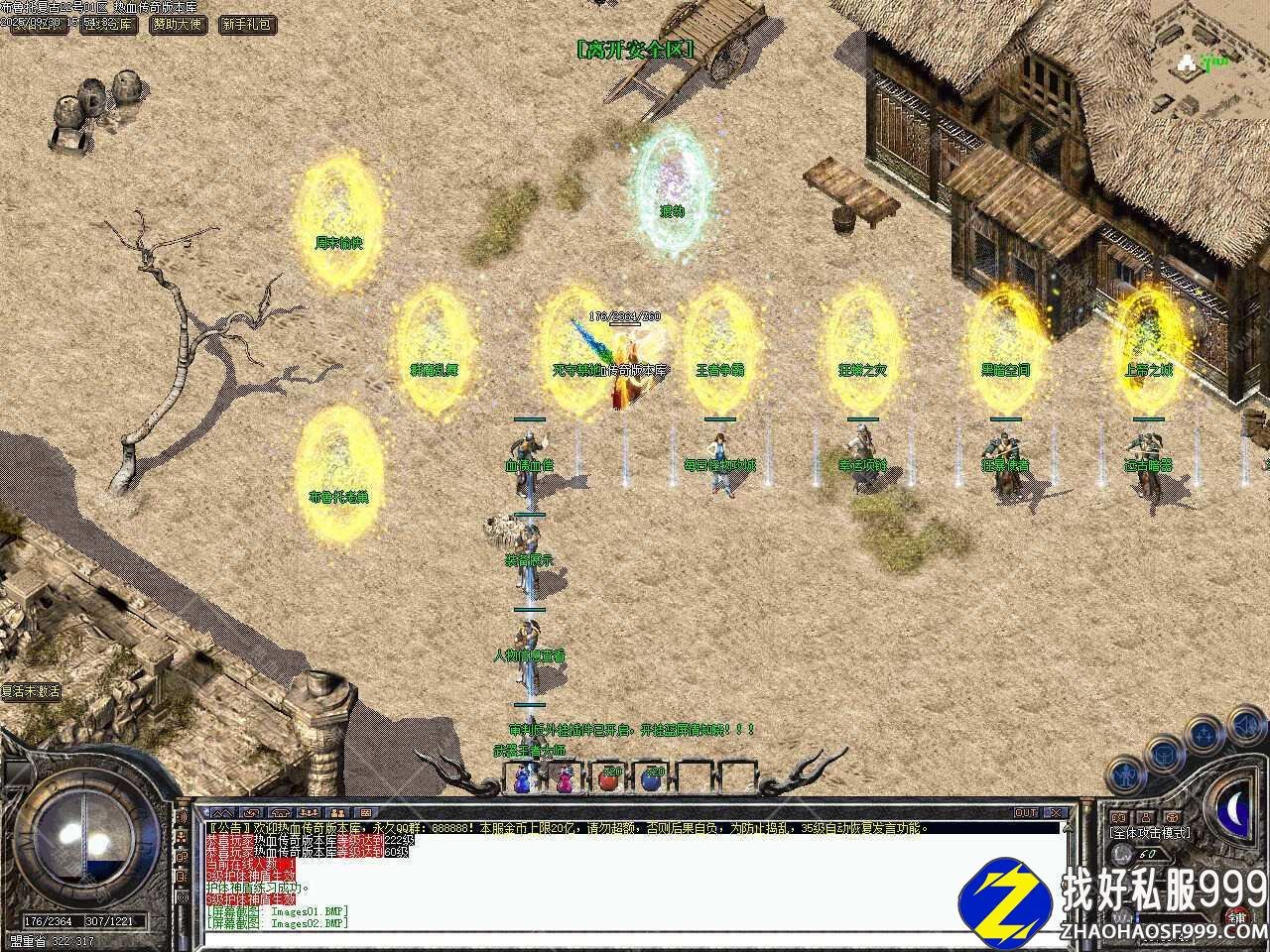
Task: Click the OUT logout button
Action: pyautogui.click(x=1026, y=812)
